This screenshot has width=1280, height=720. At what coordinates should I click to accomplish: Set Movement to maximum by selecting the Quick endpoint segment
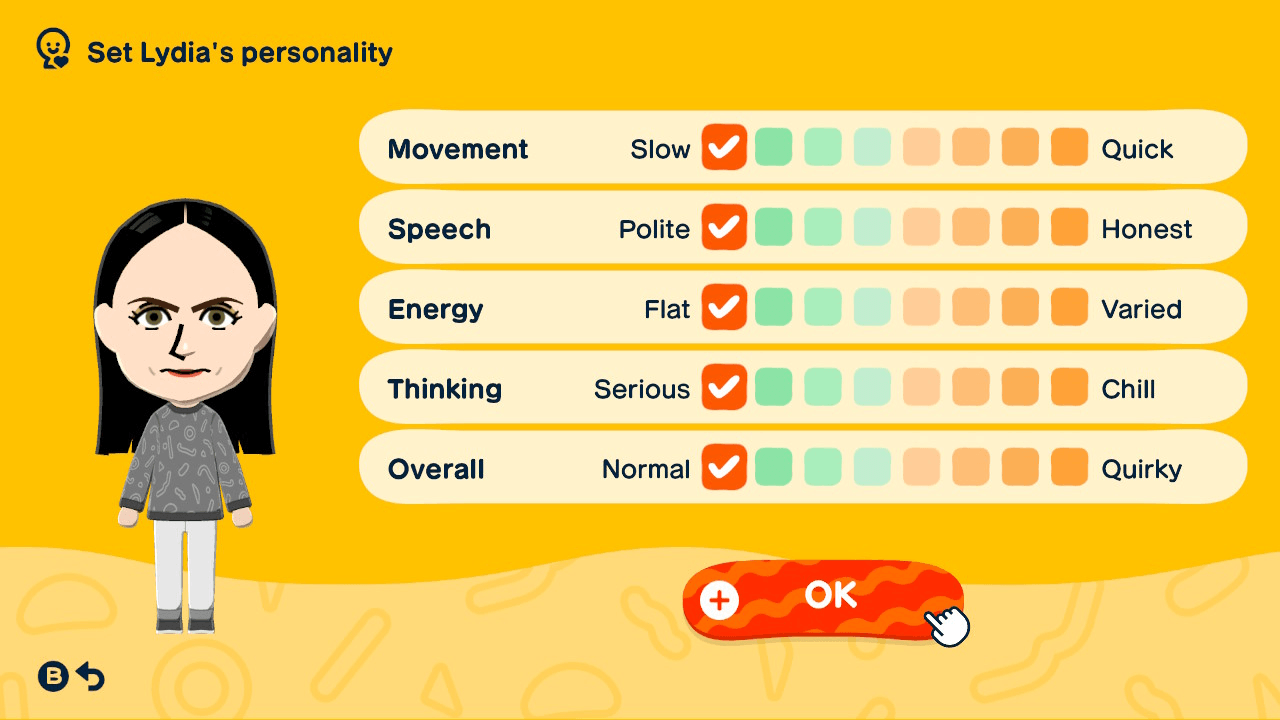(1069, 147)
